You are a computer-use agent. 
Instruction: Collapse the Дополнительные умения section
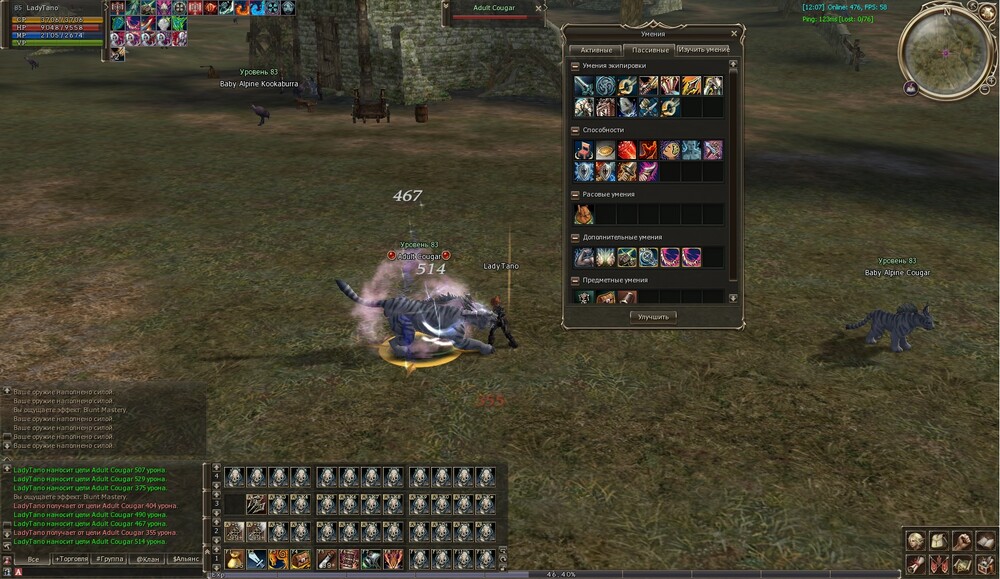coord(575,237)
